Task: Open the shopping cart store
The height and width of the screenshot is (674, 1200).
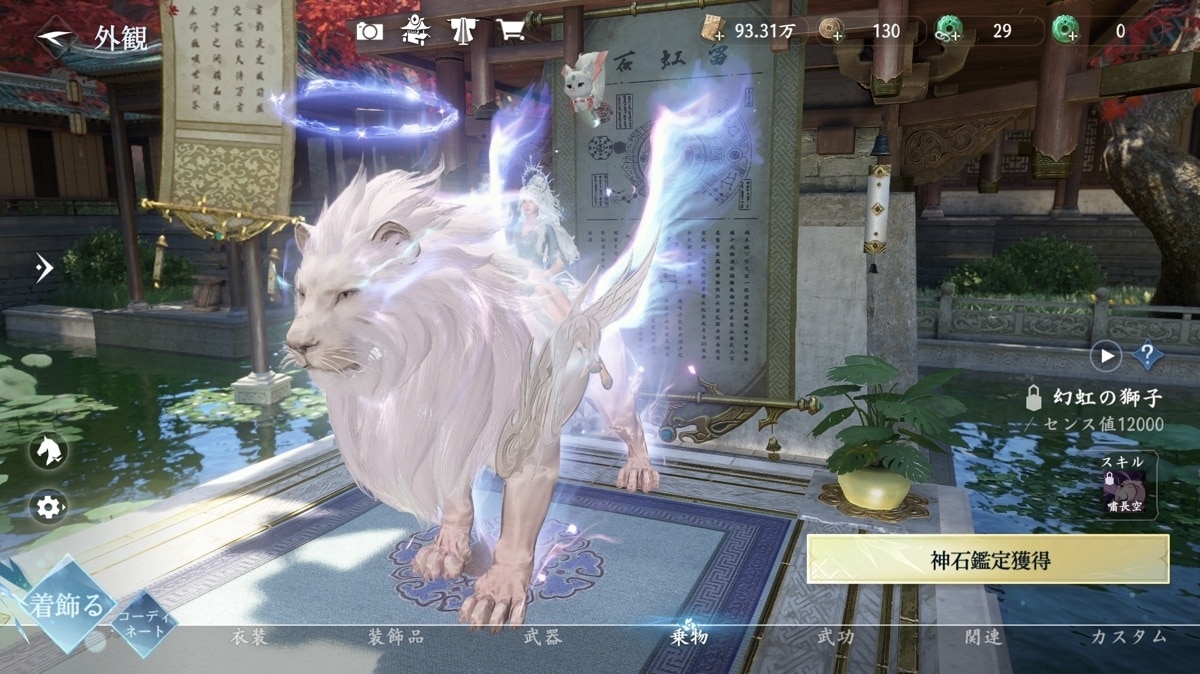Action: pyautogui.click(x=511, y=31)
